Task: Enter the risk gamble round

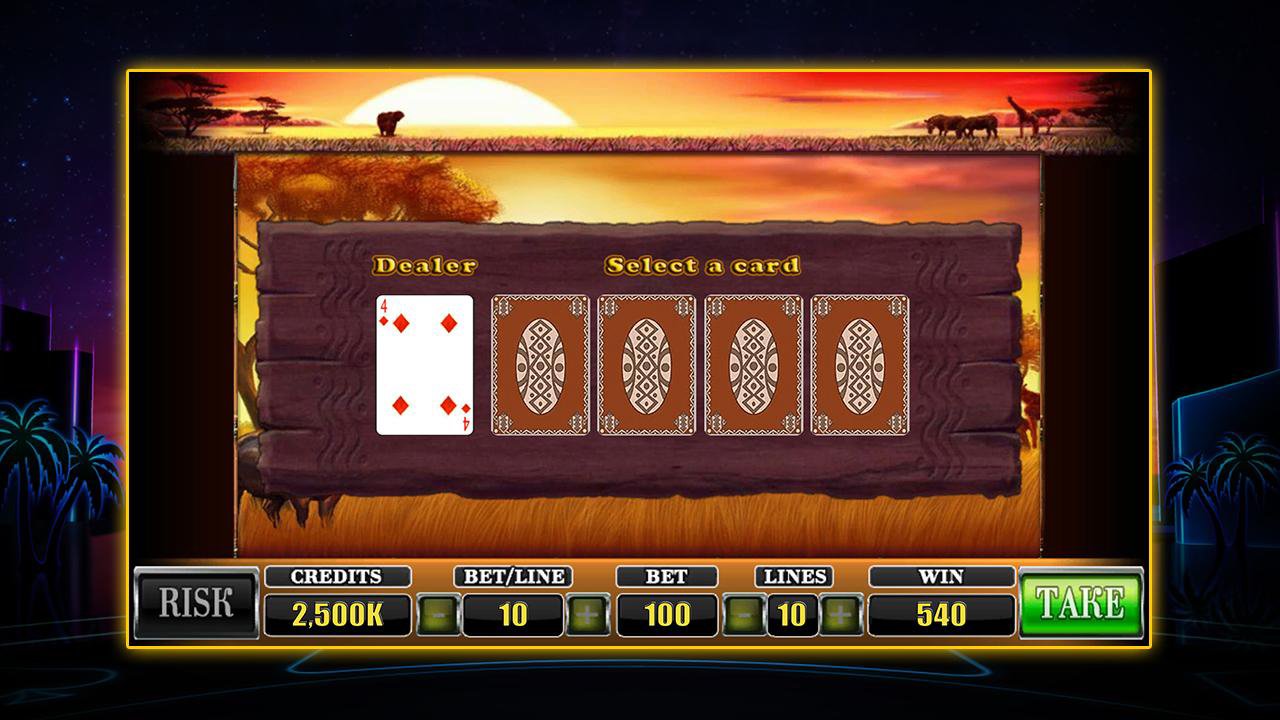Action: [x=196, y=600]
